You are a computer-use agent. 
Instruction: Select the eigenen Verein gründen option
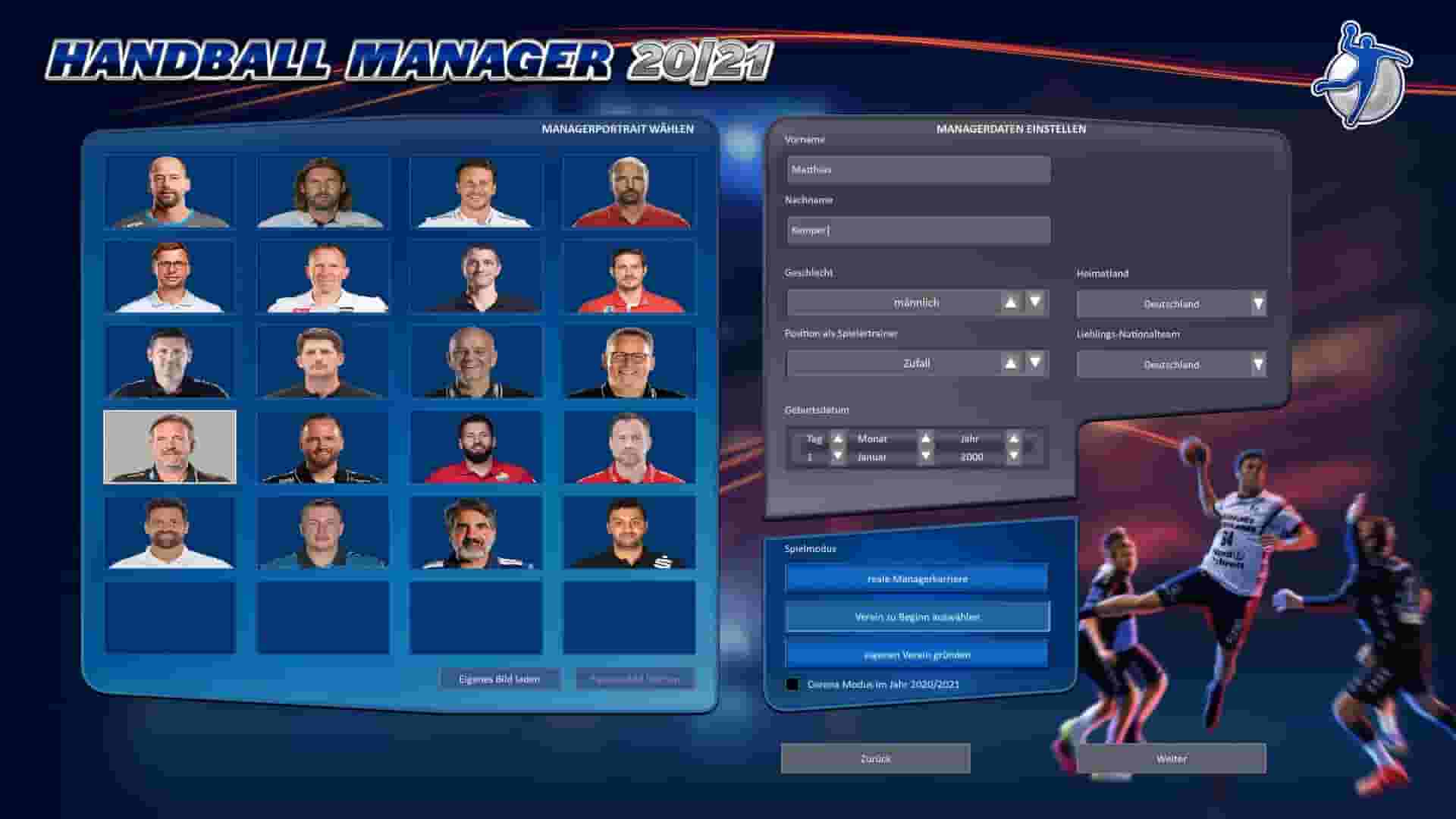point(915,654)
